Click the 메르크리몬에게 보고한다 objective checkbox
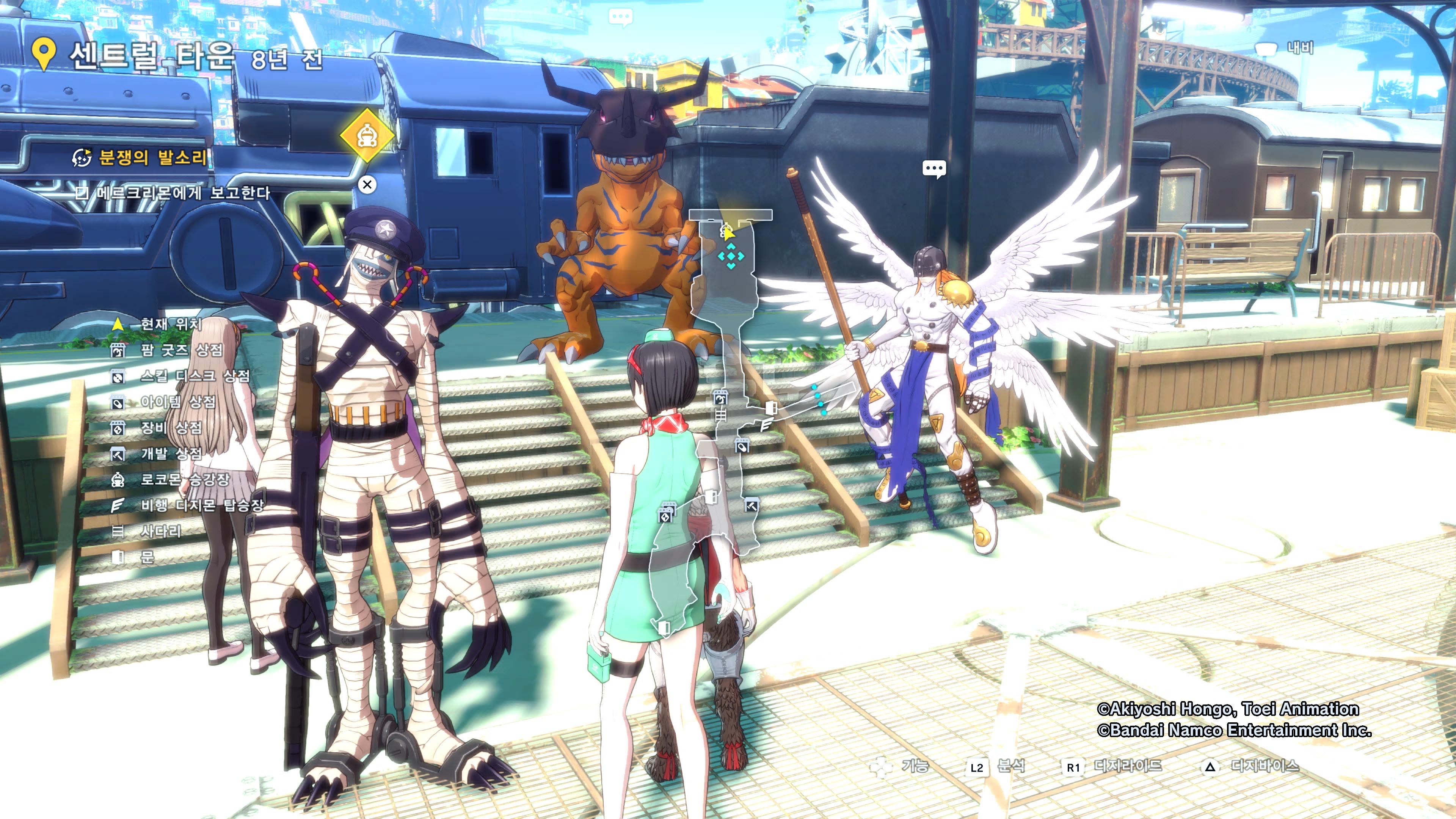This screenshot has height=819, width=1456. 82,193
